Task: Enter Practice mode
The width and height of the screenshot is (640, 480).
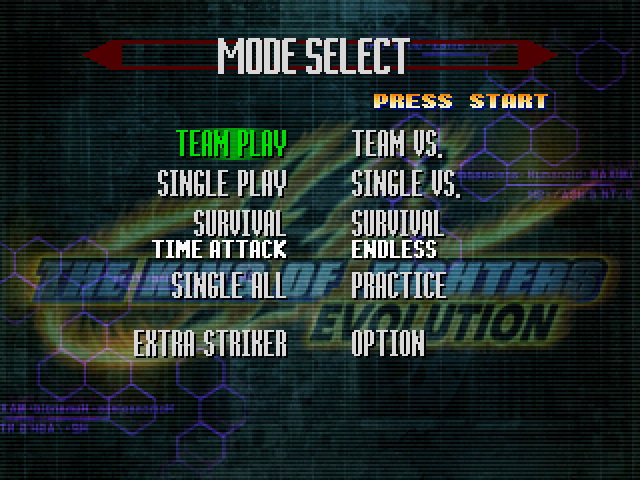Action: pyautogui.click(x=398, y=285)
